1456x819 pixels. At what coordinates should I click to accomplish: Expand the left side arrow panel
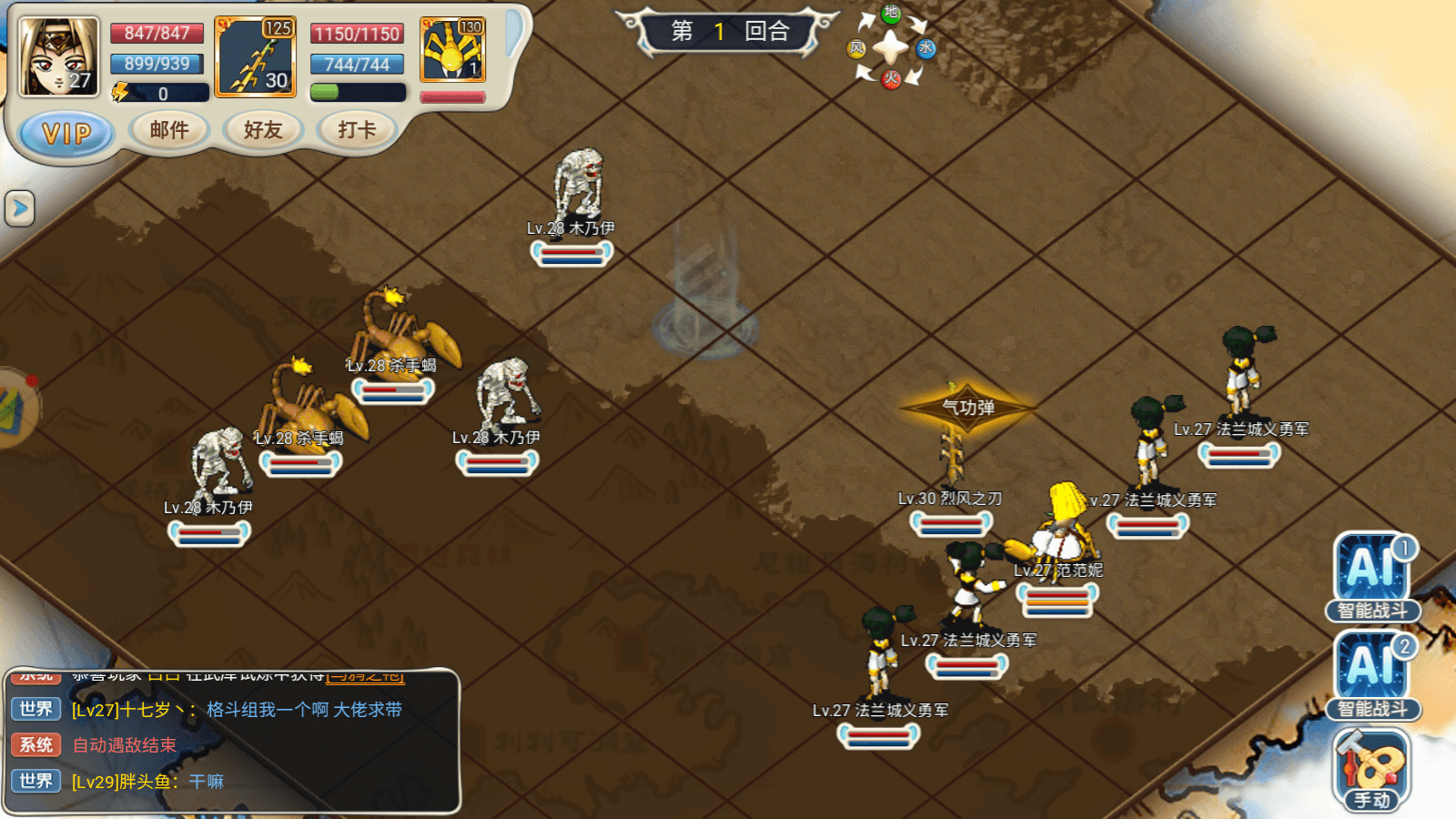(x=19, y=208)
